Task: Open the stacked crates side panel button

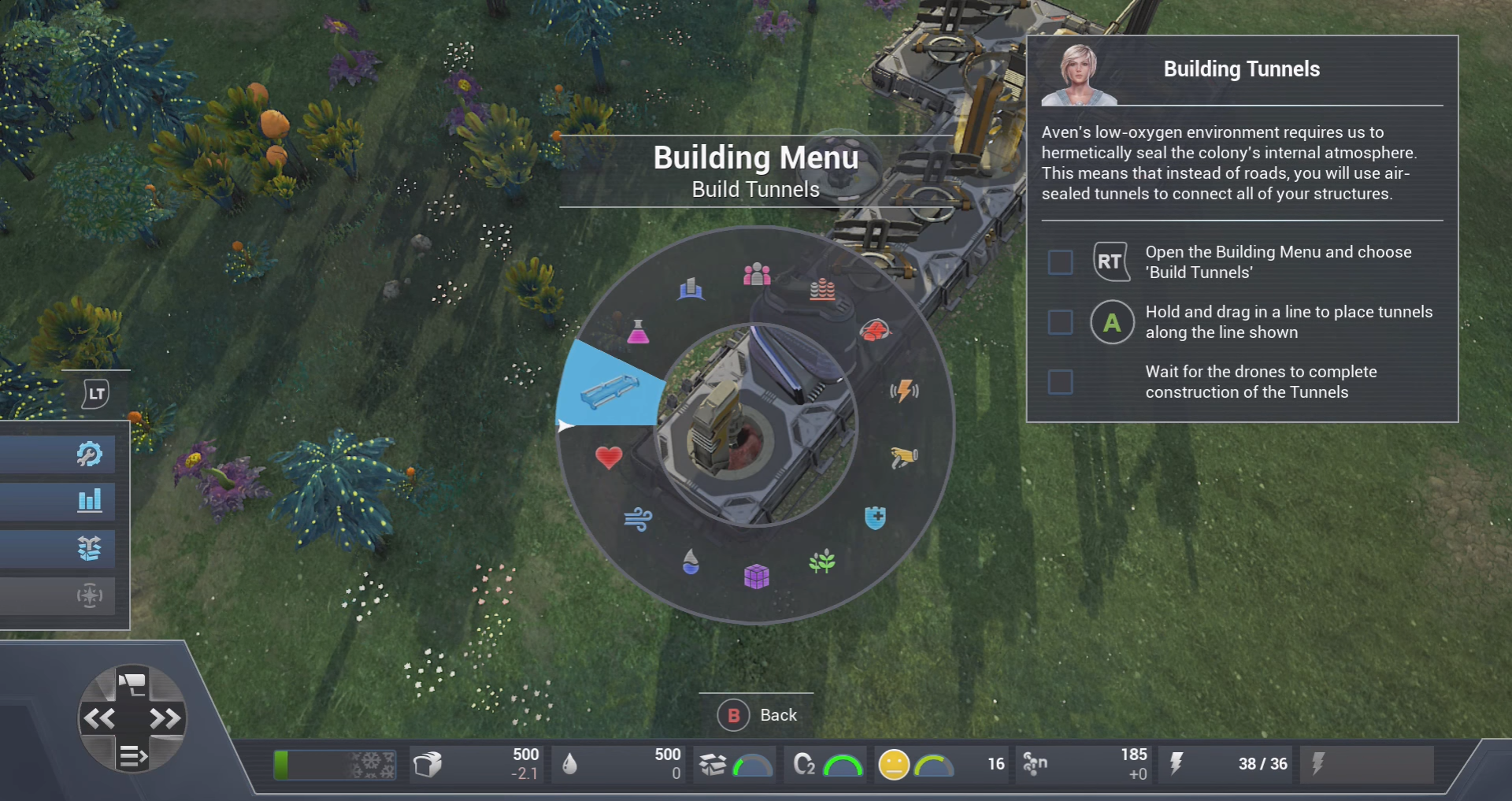Action: click(89, 547)
